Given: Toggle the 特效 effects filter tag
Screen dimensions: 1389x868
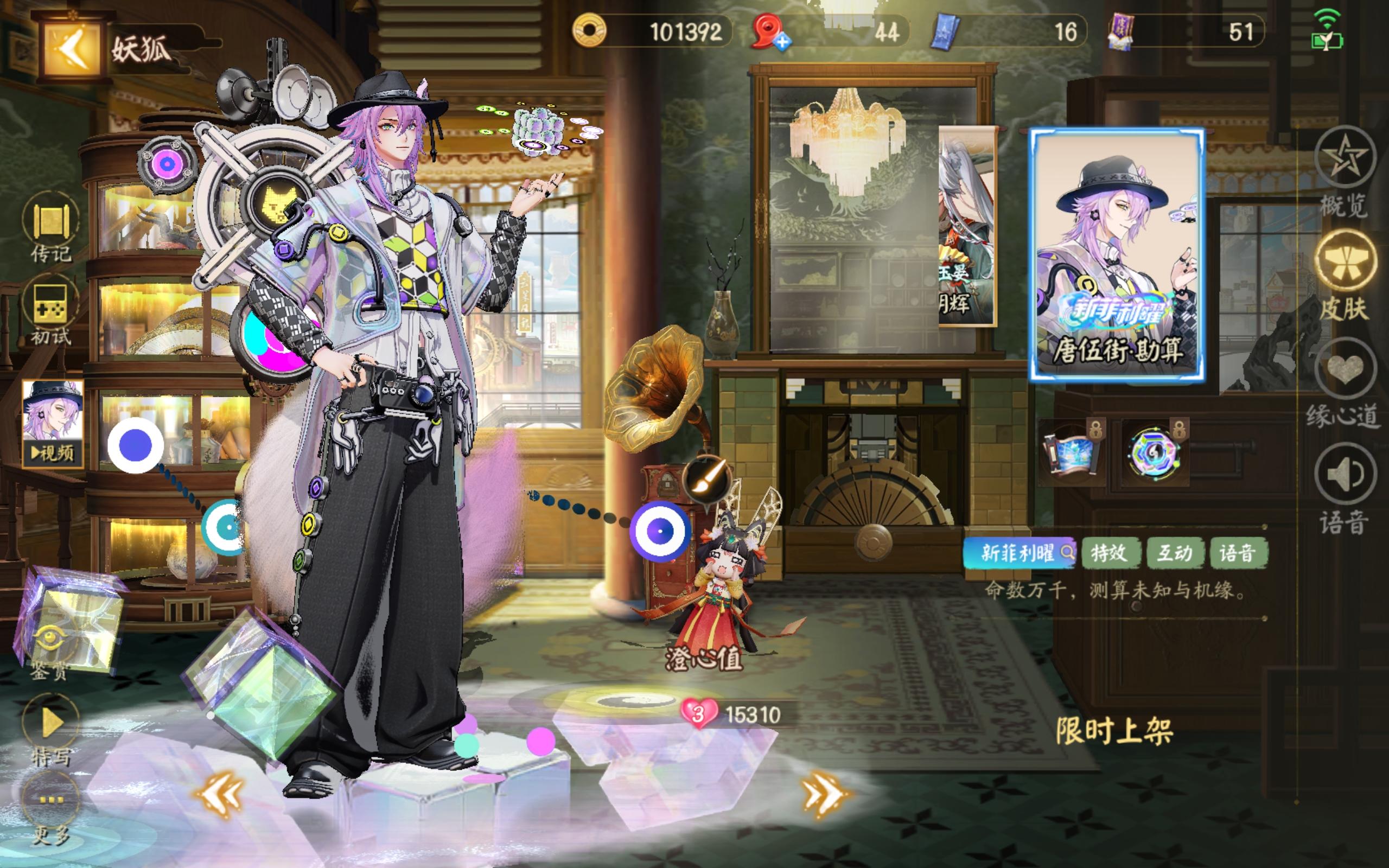Looking at the screenshot, I should pyautogui.click(x=1112, y=552).
